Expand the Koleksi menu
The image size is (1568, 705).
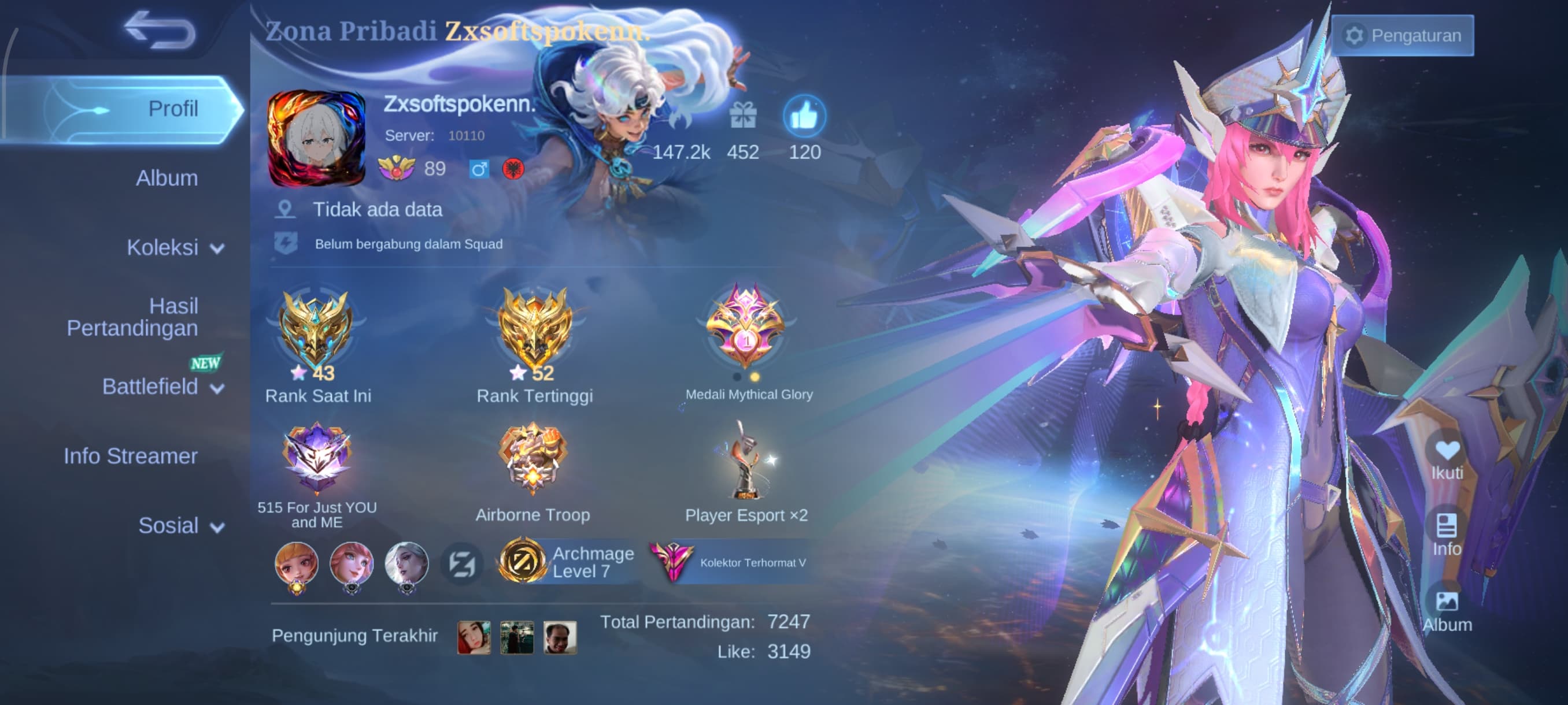[x=174, y=247]
